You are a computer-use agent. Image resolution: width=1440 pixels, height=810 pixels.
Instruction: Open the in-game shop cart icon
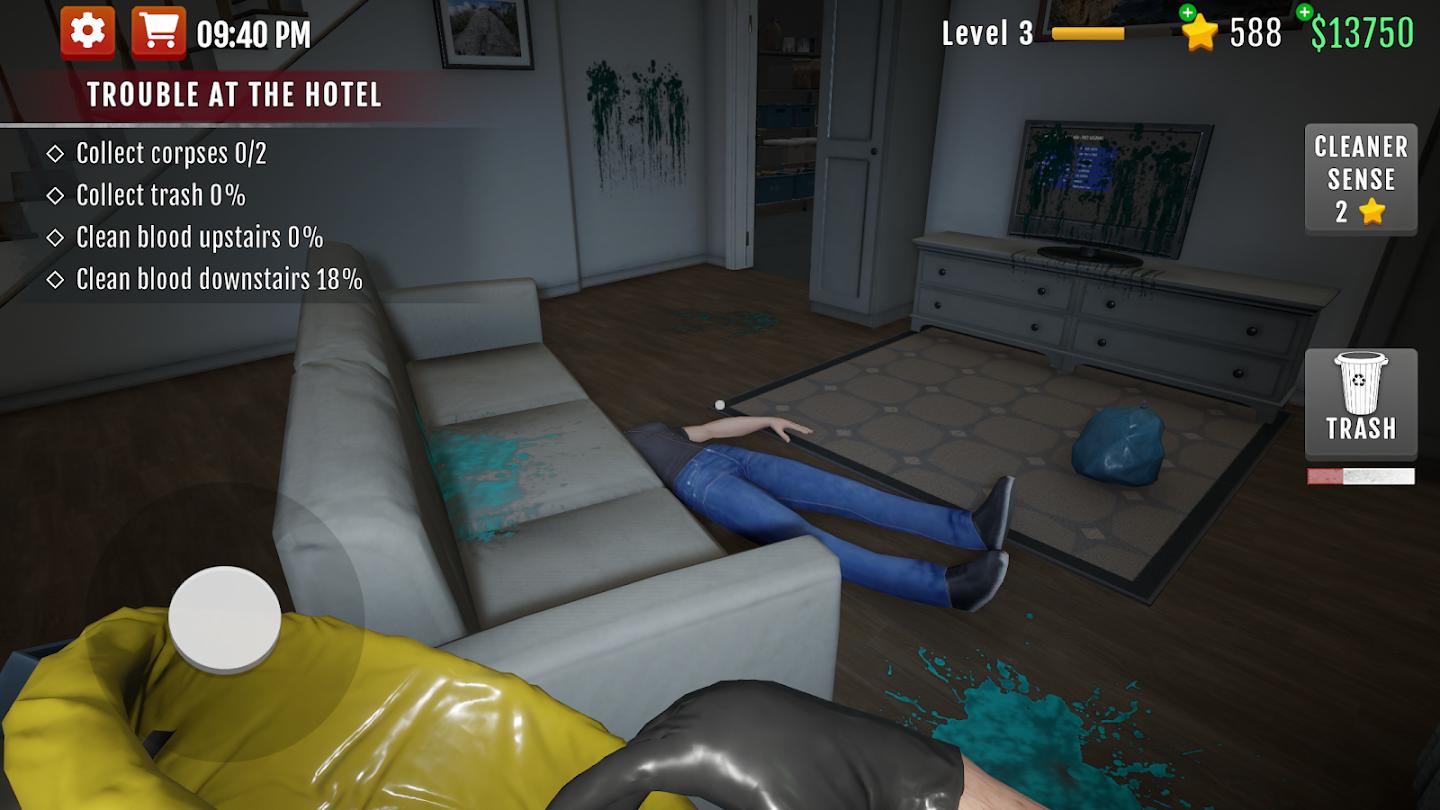click(x=160, y=29)
